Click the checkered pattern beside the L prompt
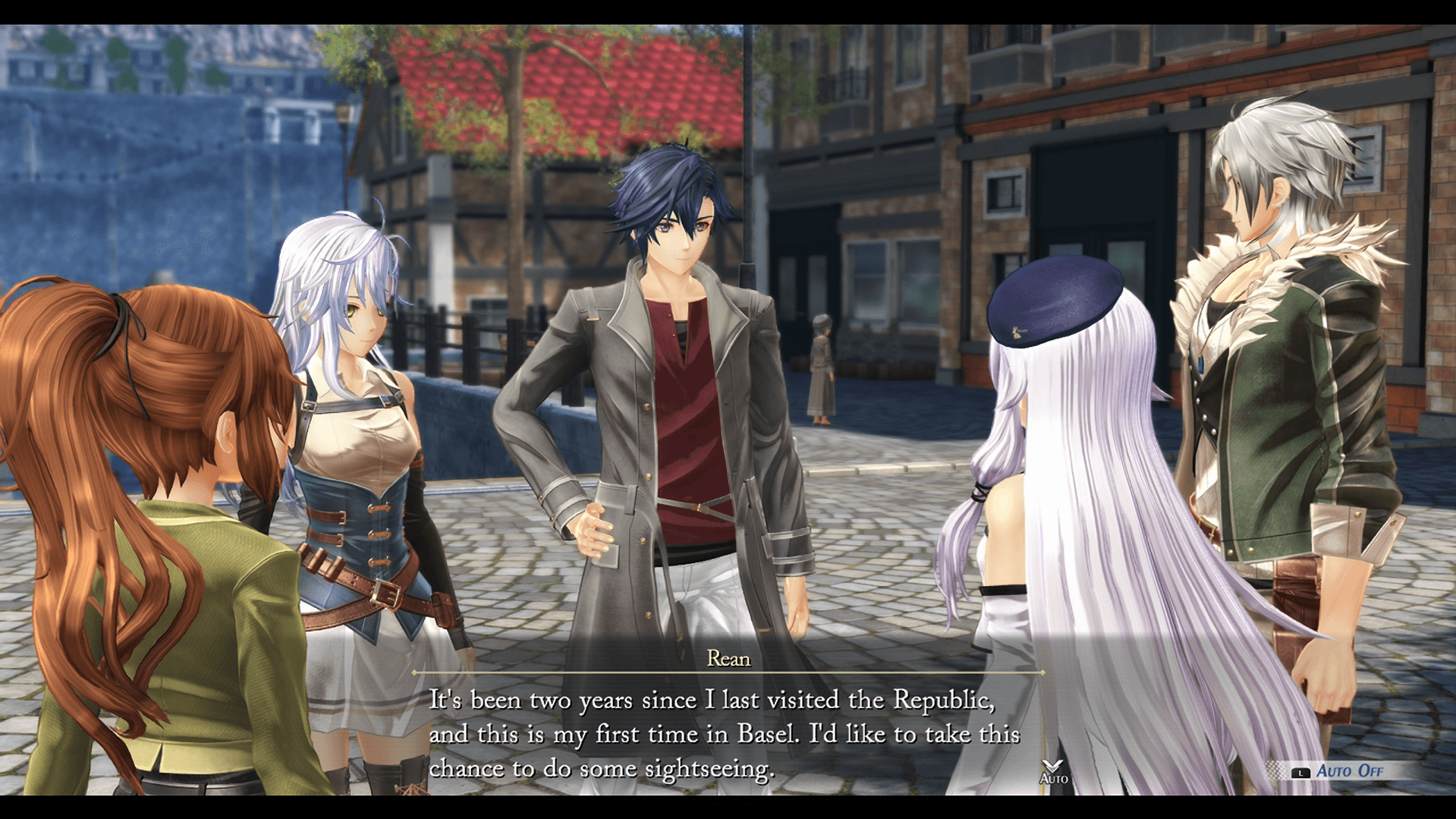Viewport: 1456px width, 819px height. pyautogui.click(x=1275, y=769)
